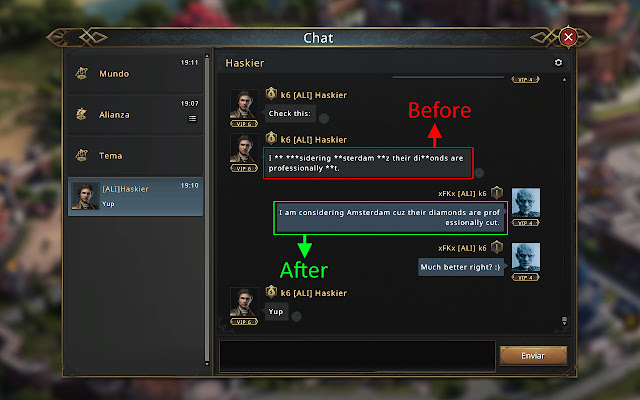Select the uncensored Amsterdam diamonds message
The image size is (640, 400).
click(x=391, y=217)
